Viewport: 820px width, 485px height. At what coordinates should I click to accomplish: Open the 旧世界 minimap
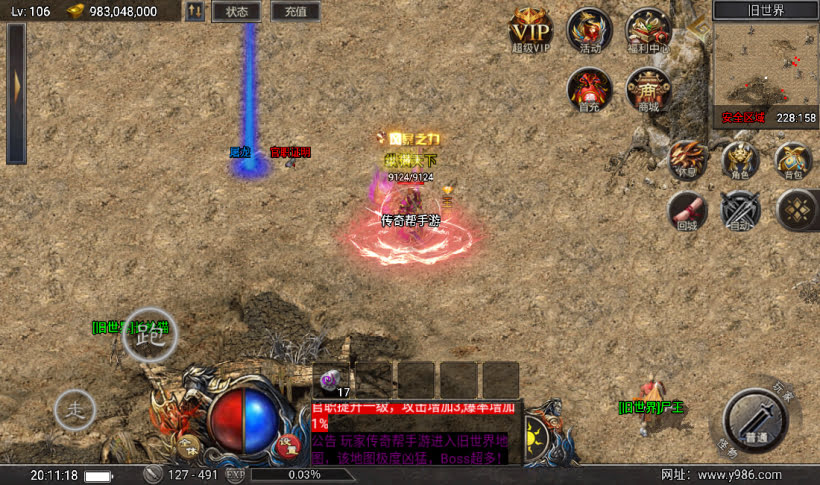pyautogui.click(x=765, y=72)
